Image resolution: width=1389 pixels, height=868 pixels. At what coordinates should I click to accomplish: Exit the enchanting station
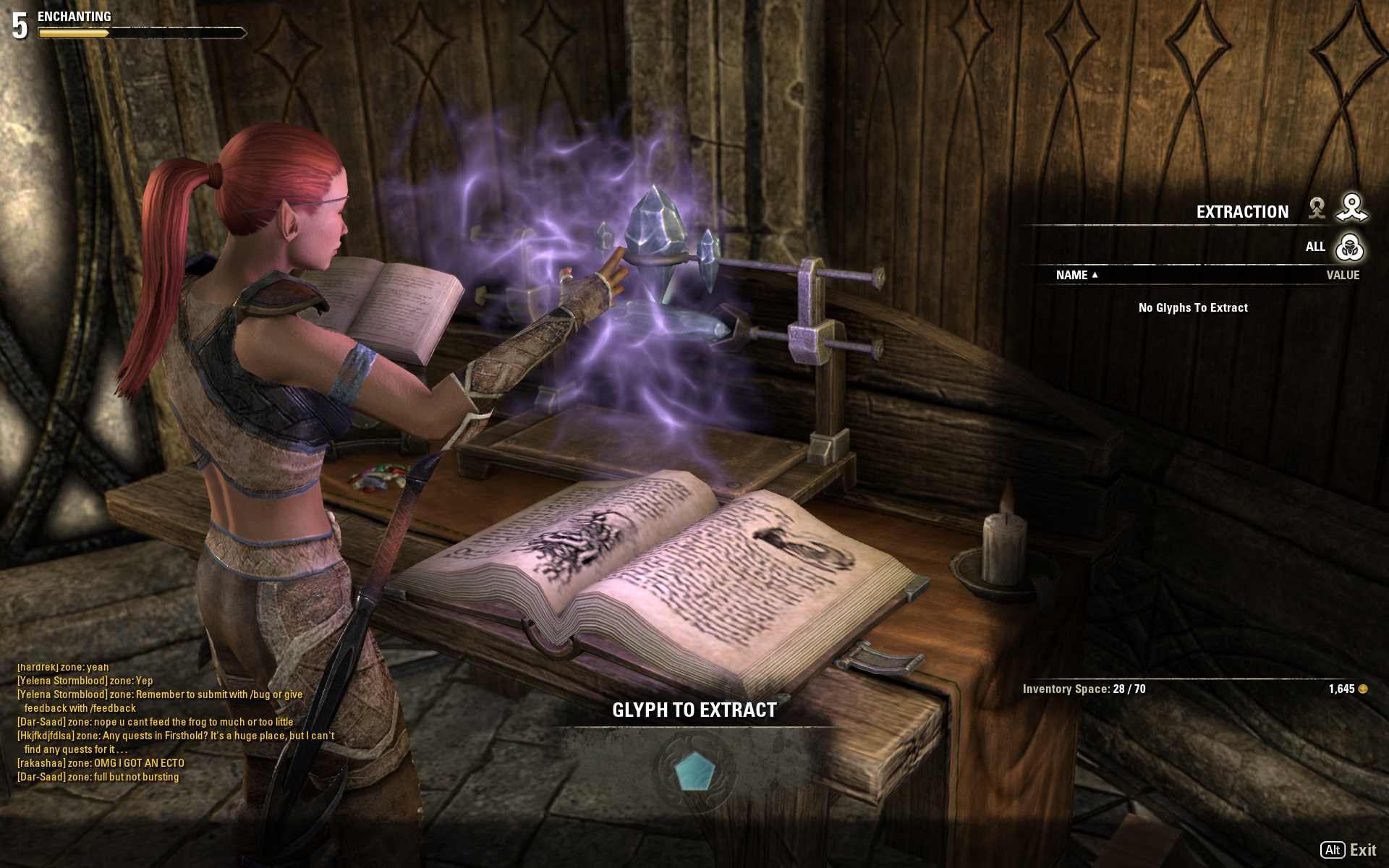[x=1348, y=850]
